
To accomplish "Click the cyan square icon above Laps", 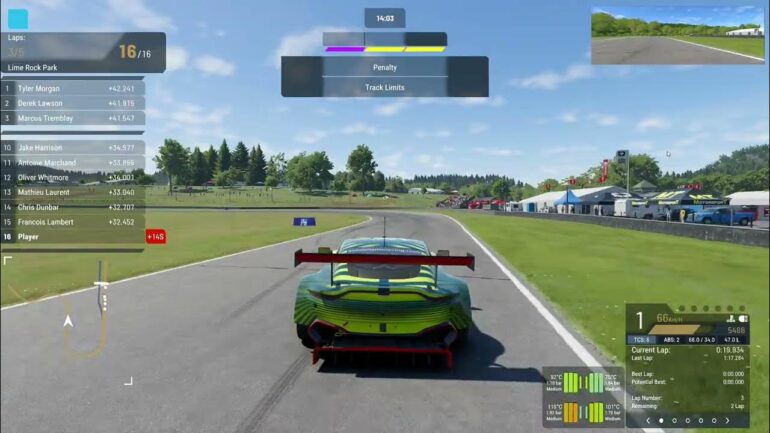I will pyautogui.click(x=18, y=19).
